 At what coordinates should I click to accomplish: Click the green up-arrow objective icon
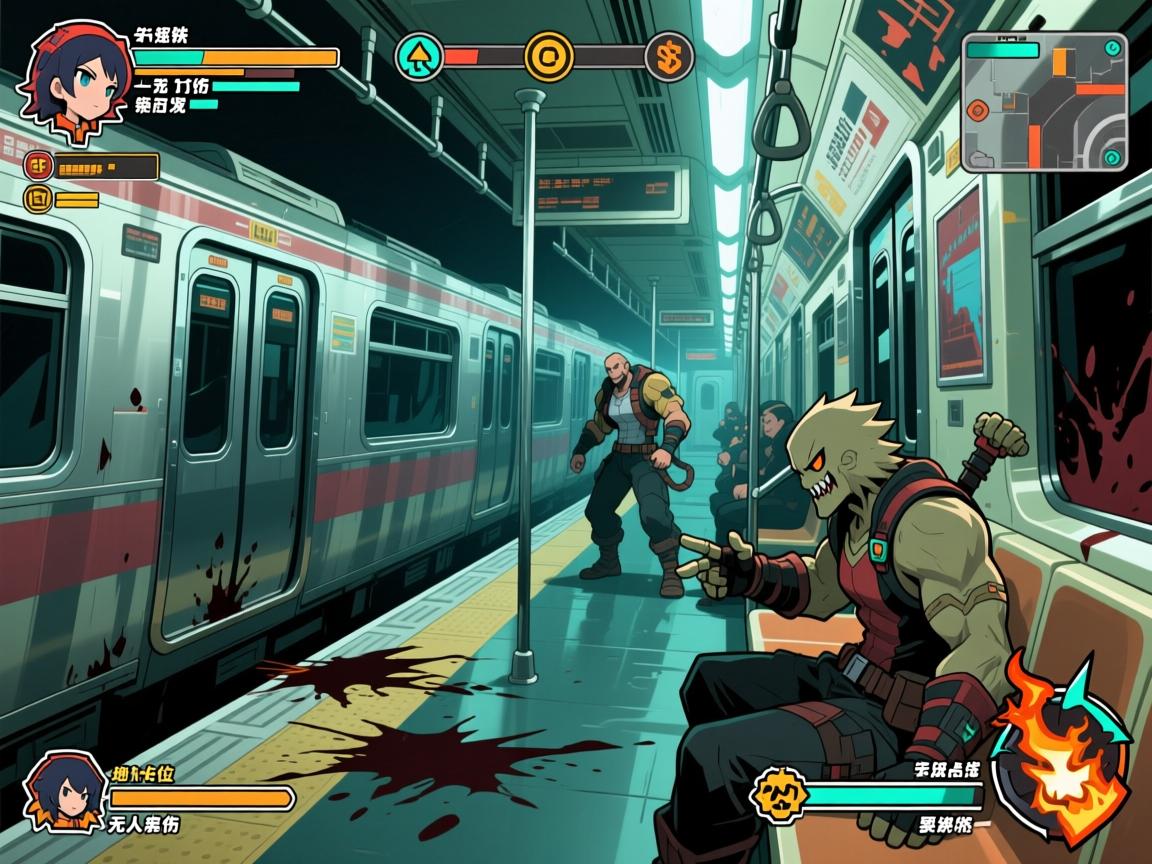tap(419, 57)
